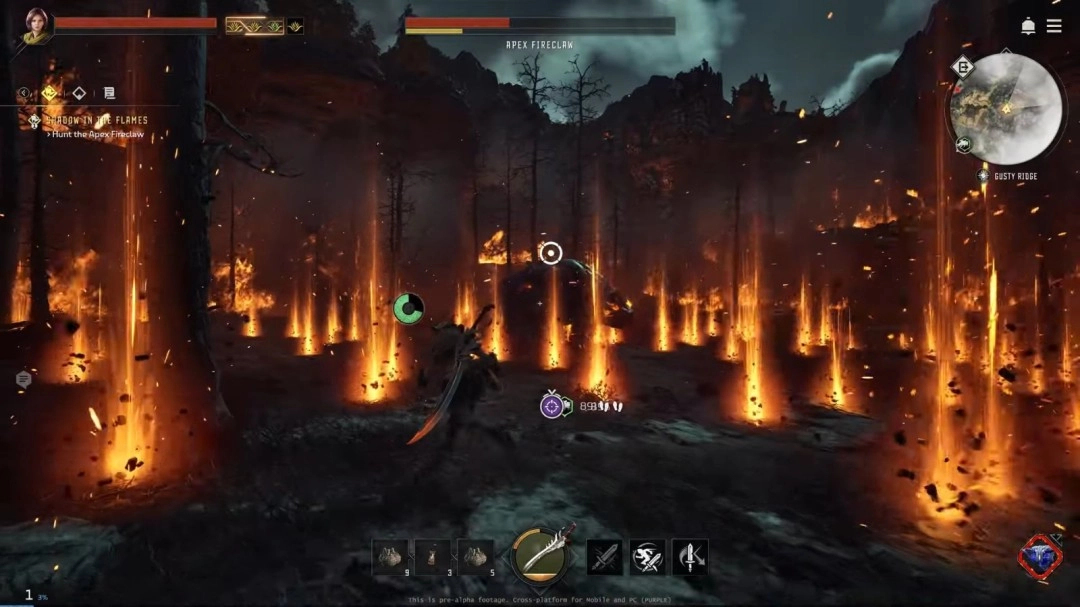This screenshot has width=1080, height=607.
Task: Click the player character portrait
Action: pos(36,25)
